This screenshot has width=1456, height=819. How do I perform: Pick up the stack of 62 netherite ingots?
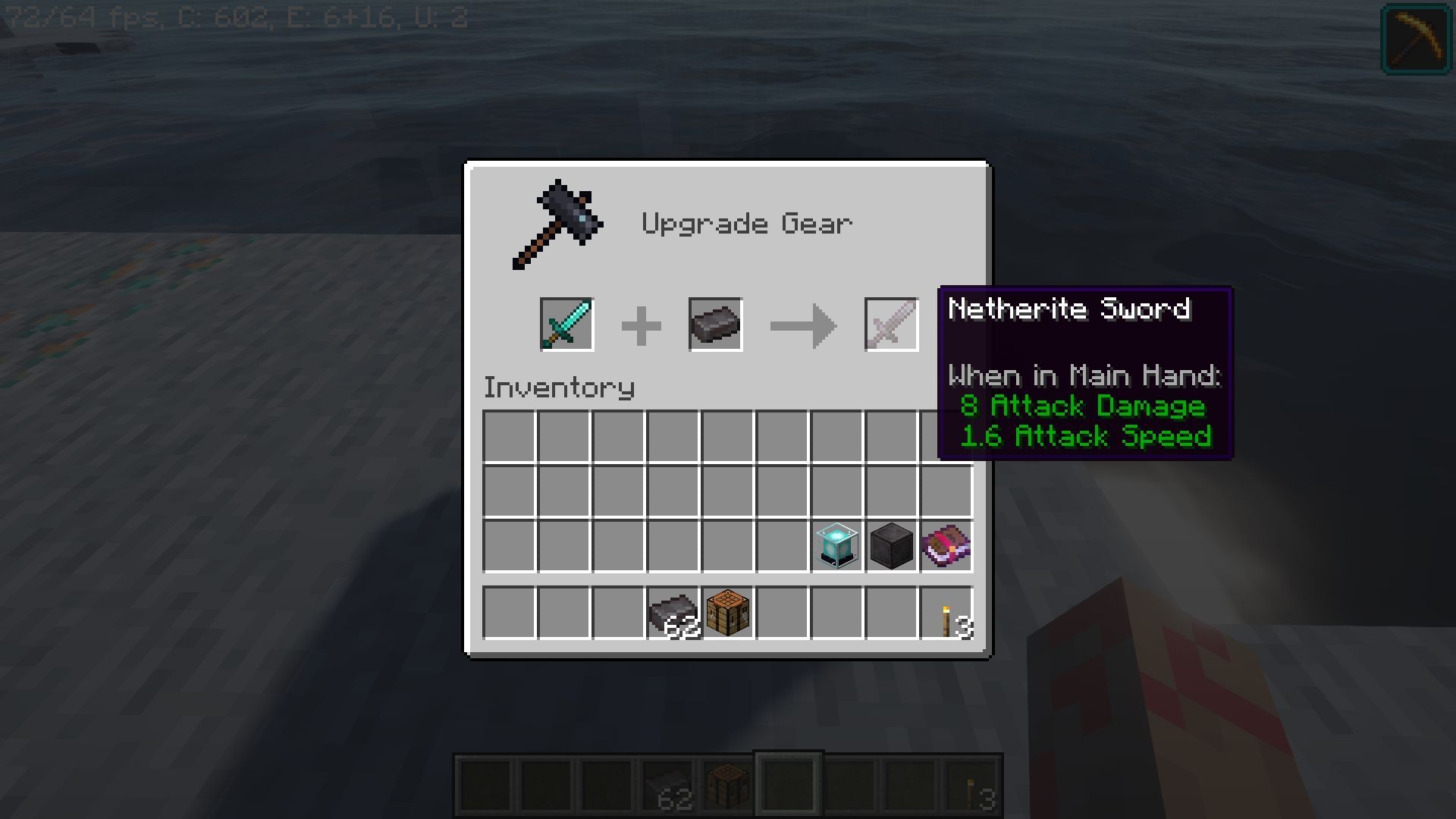click(672, 614)
